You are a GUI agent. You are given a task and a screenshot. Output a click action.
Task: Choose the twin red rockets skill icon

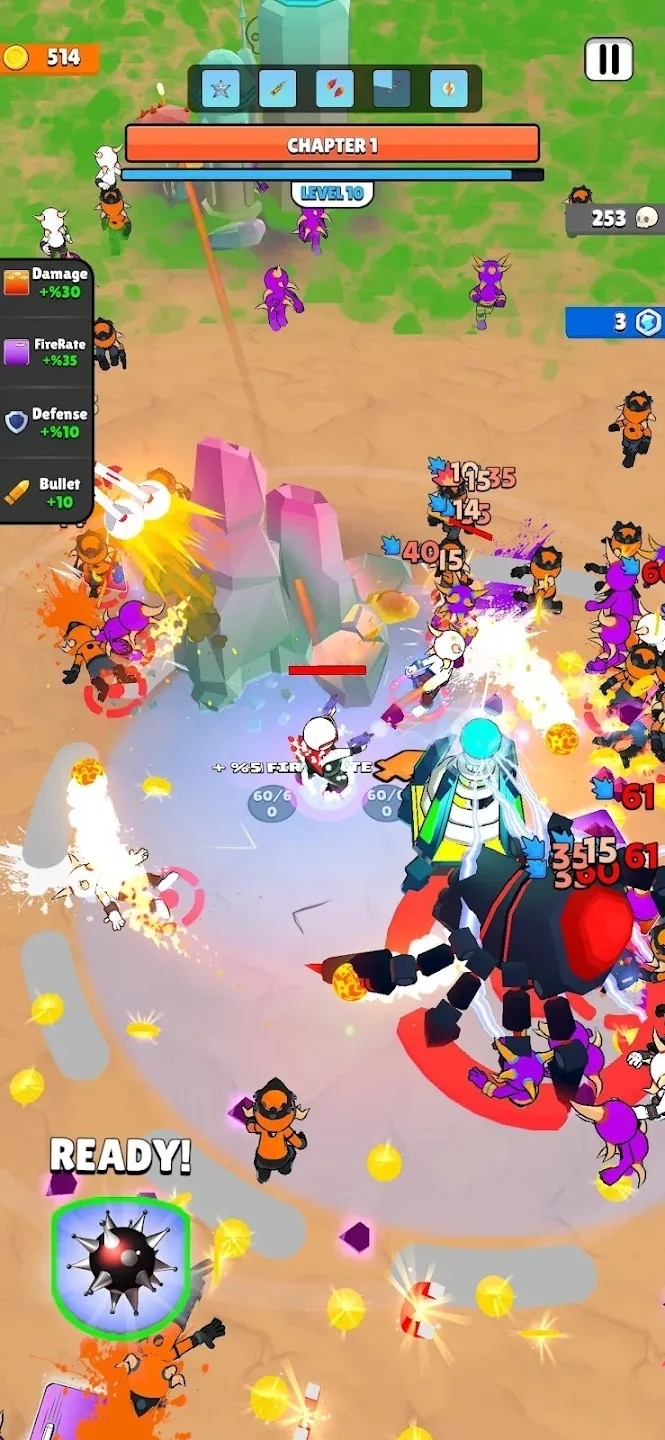334,89
